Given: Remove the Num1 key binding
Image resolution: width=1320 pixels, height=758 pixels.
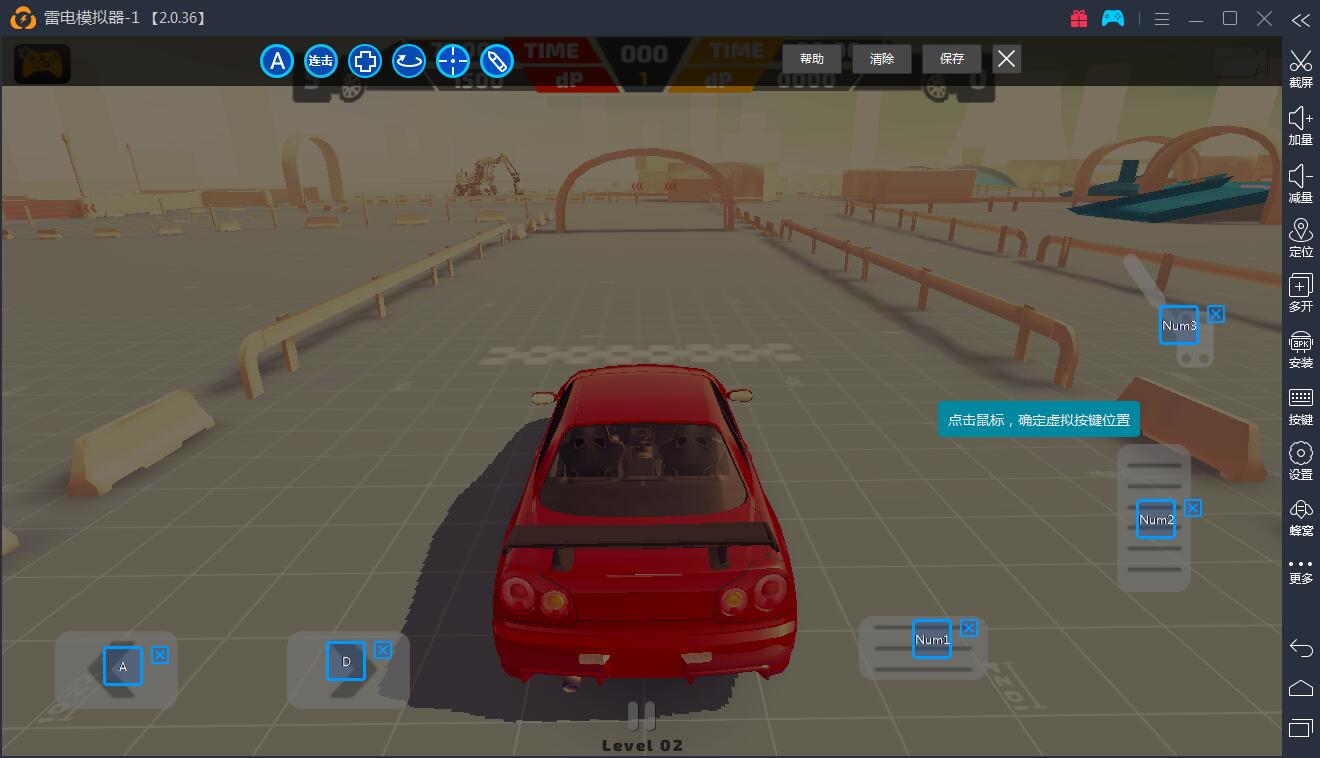Looking at the screenshot, I should [969, 628].
